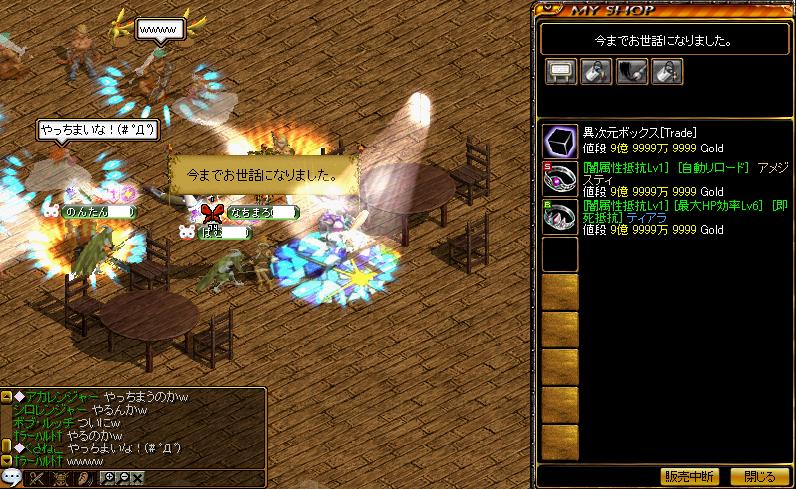Edit the shop message text box

[x=662, y=41]
